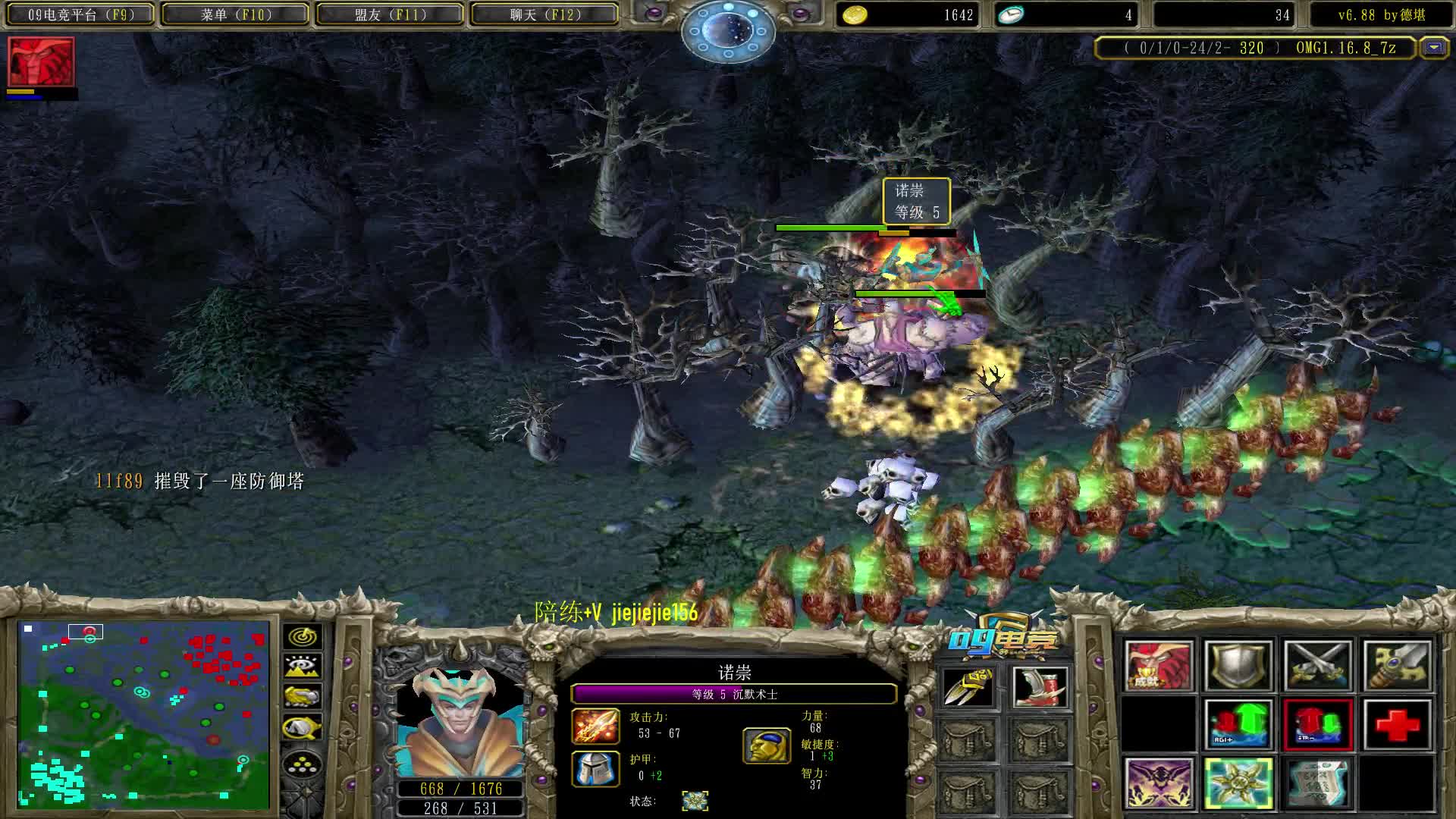Image resolution: width=1456 pixels, height=819 pixels.
Task: Open the formation toggle button
Action: click(x=303, y=764)
